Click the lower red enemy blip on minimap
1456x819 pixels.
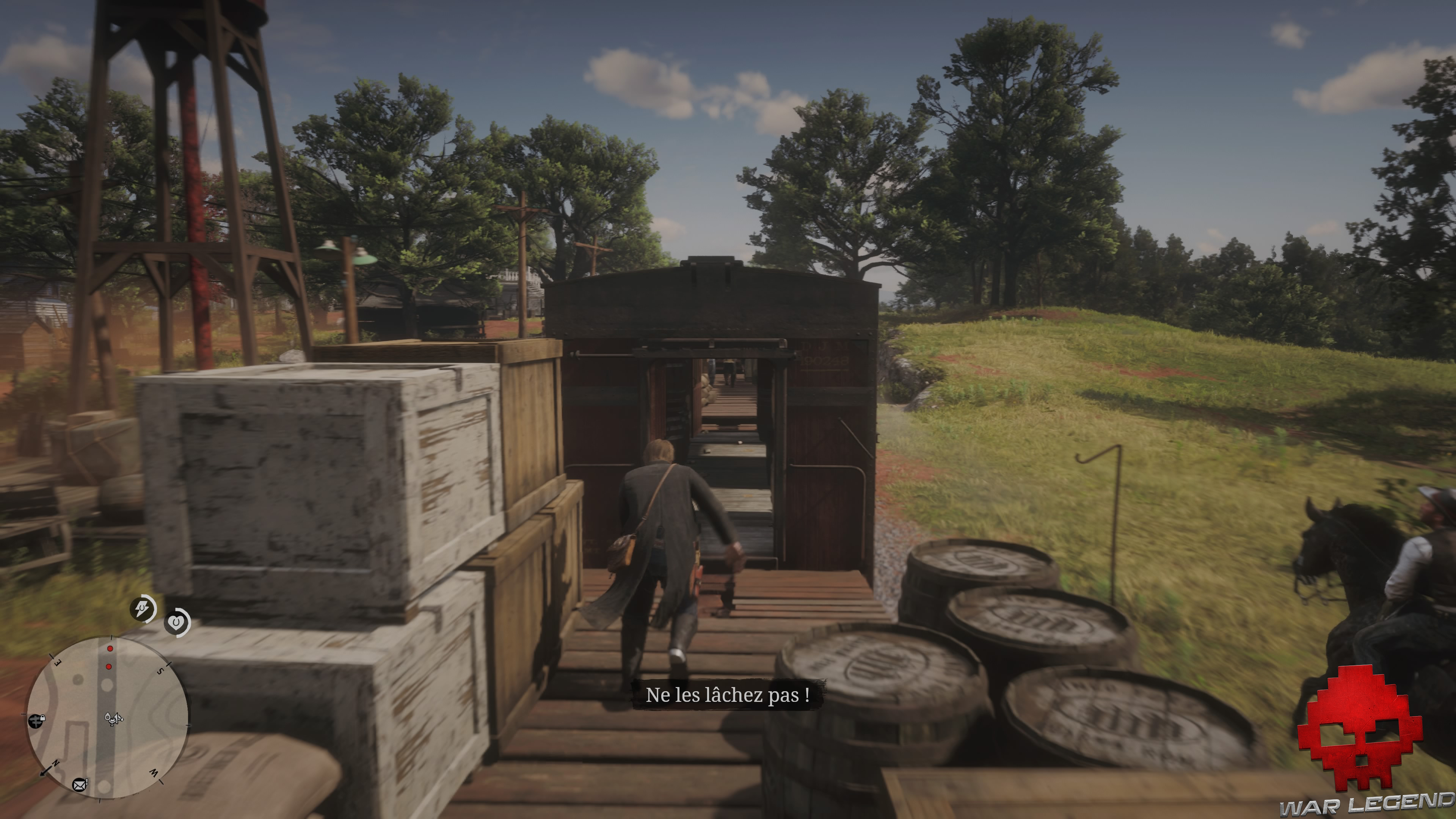coord(108,667)
